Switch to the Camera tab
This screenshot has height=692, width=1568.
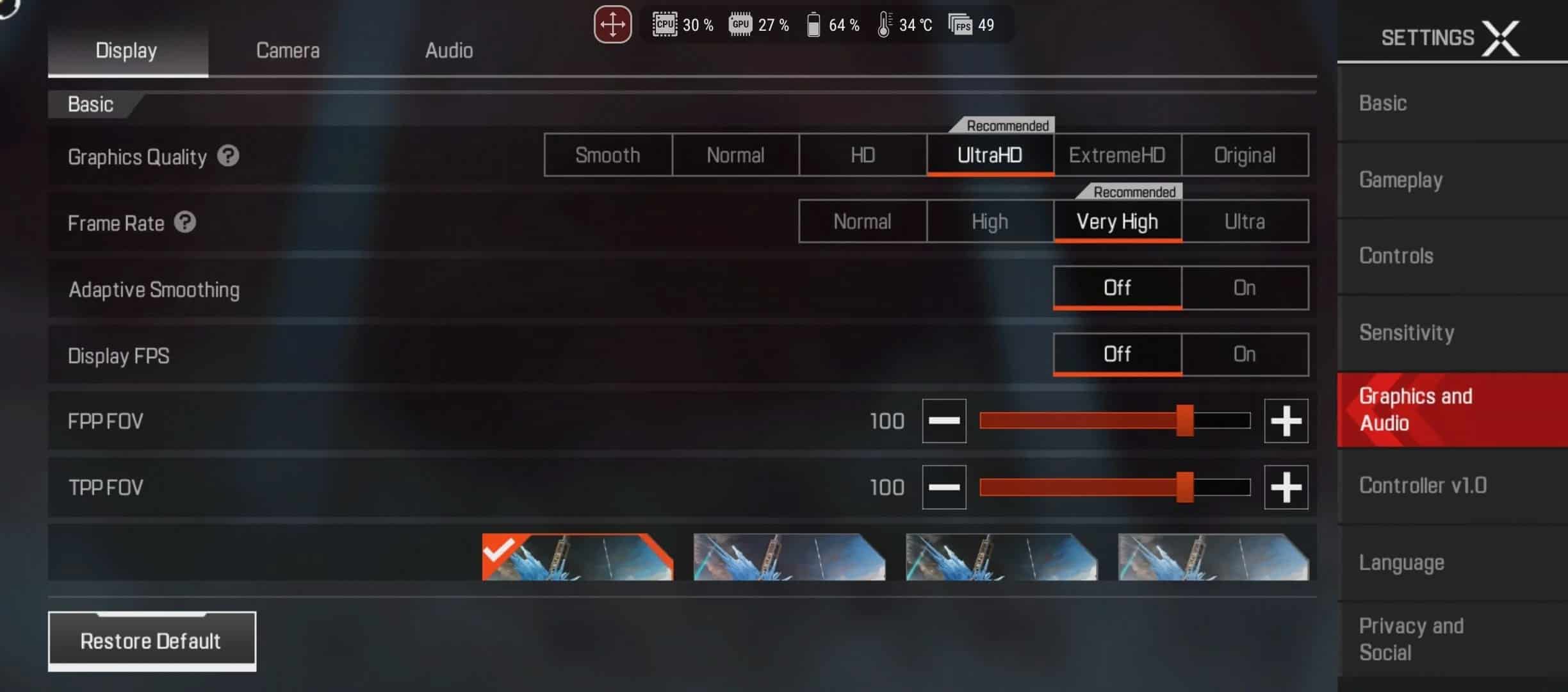tap(288, 51)
